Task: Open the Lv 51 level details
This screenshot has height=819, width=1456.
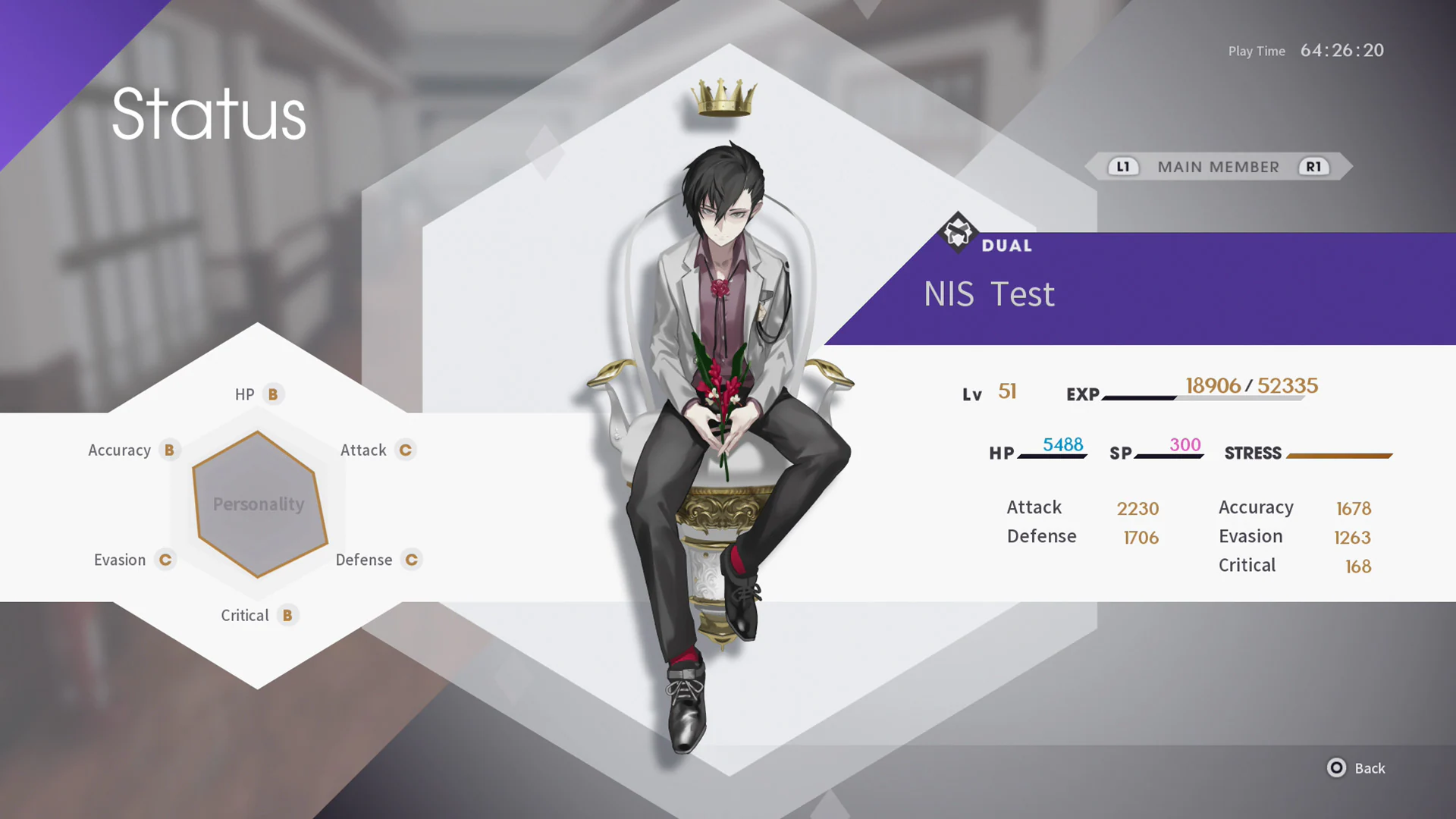Action: [x=989, y=392]
